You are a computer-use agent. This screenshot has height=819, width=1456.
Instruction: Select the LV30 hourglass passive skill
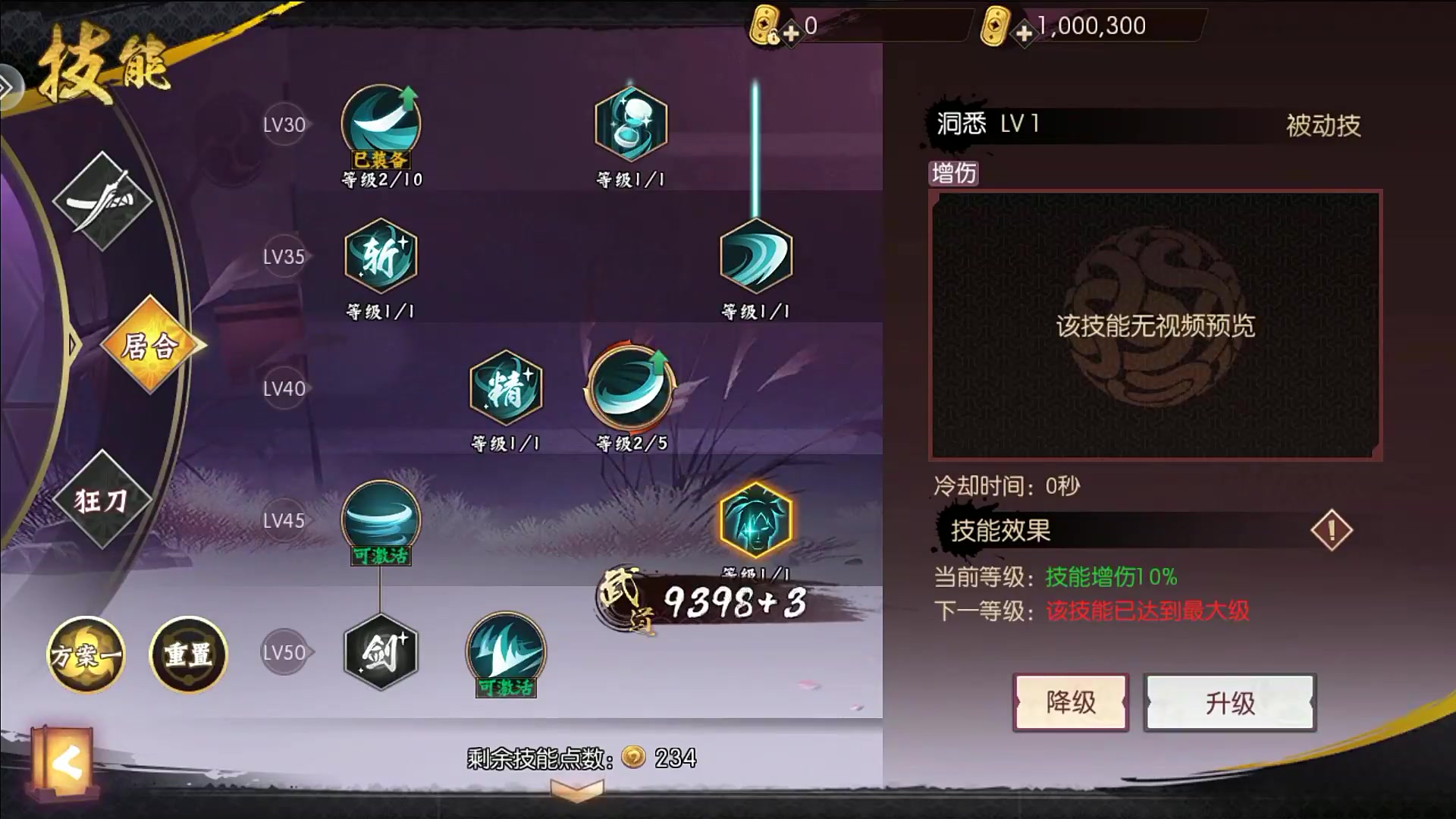point(630,124)
